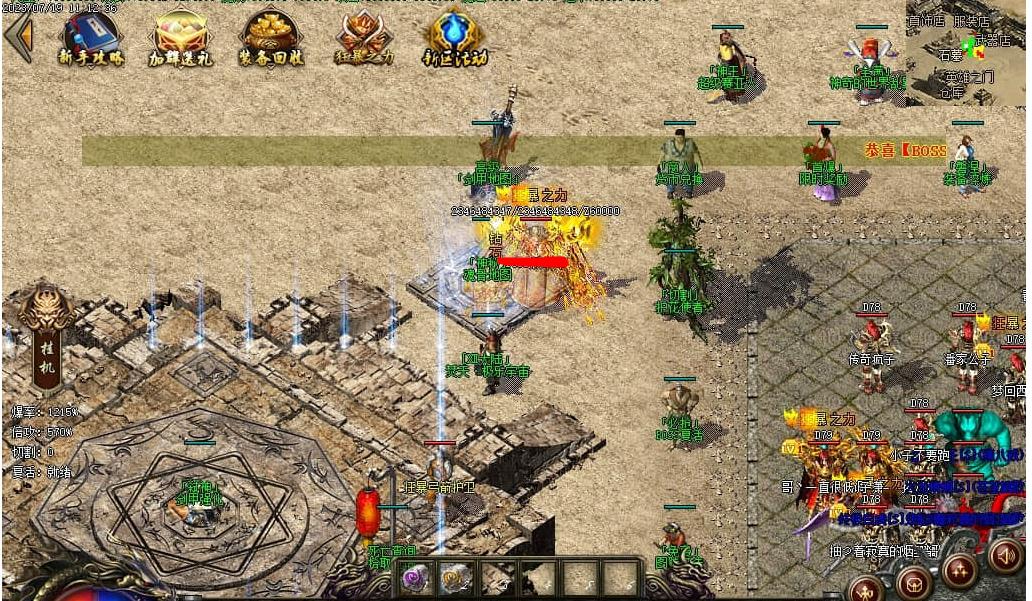Open the 新区活动 new server events
Viewport: 1032px width, 601px height.
point(455,38)
